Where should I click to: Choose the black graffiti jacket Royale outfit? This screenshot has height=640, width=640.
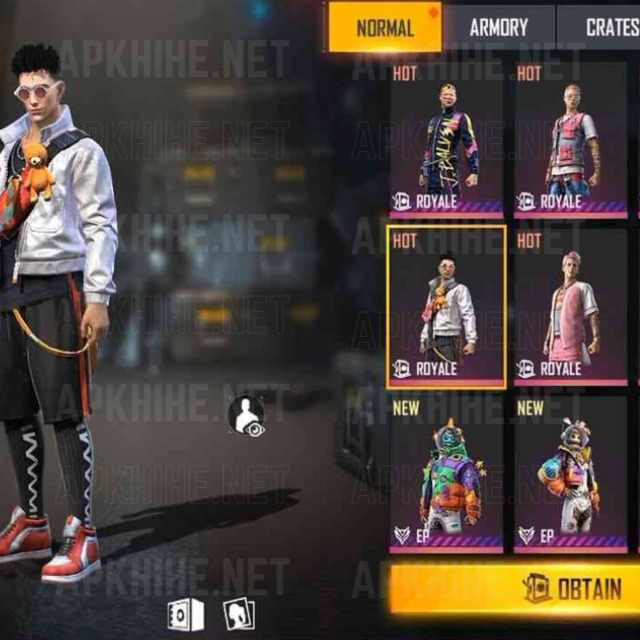tap(446, 140)
